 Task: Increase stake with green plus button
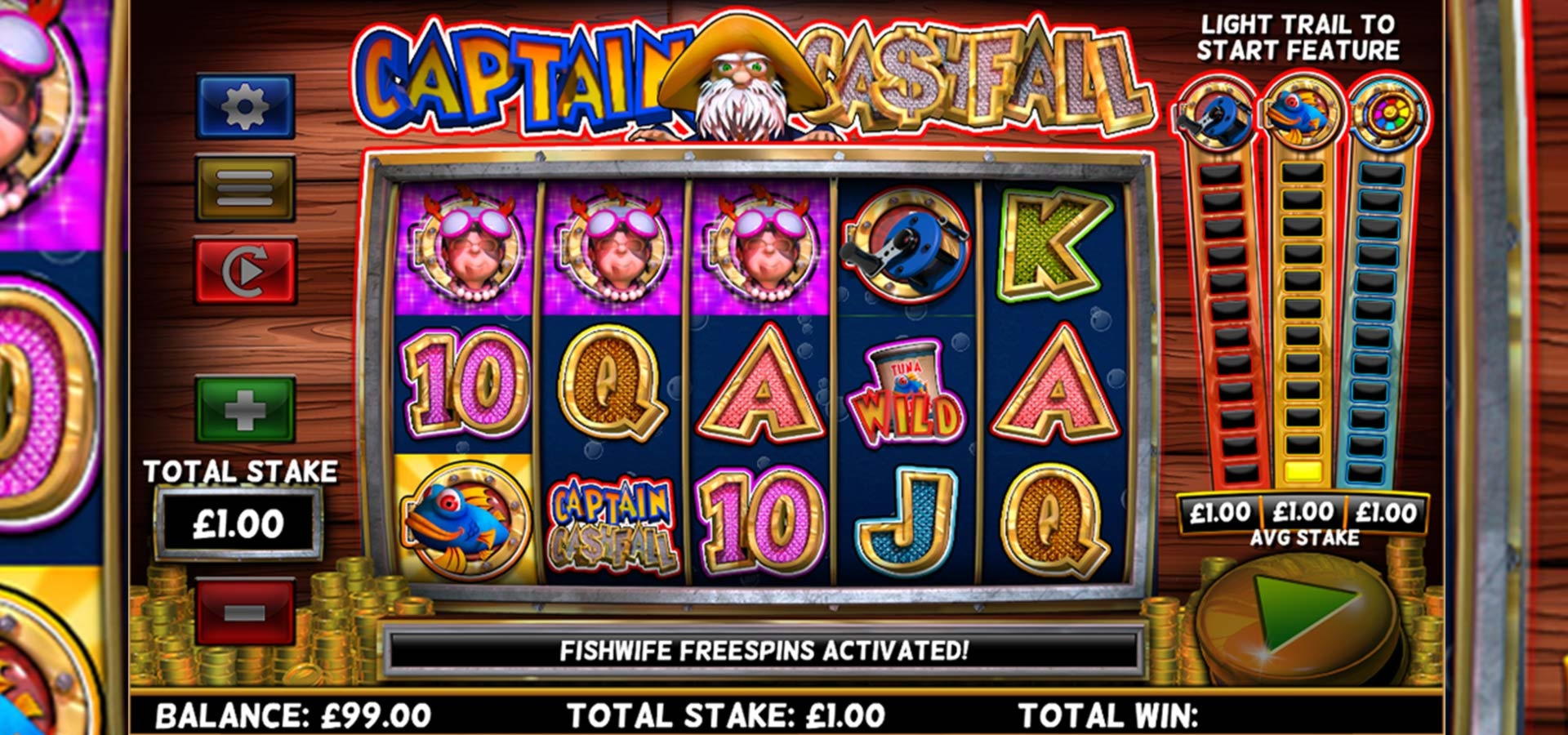[245, 409]
